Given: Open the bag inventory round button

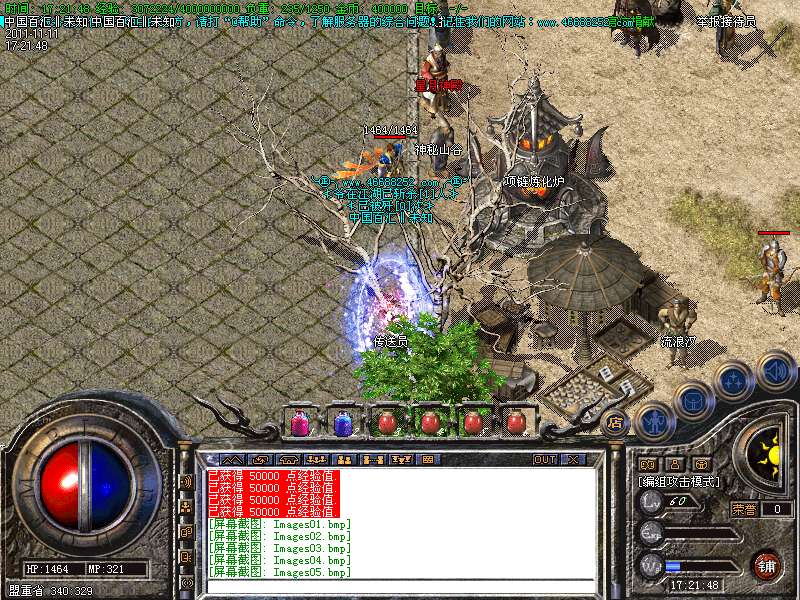Looking at the screenshot, I should click(694, 400).
